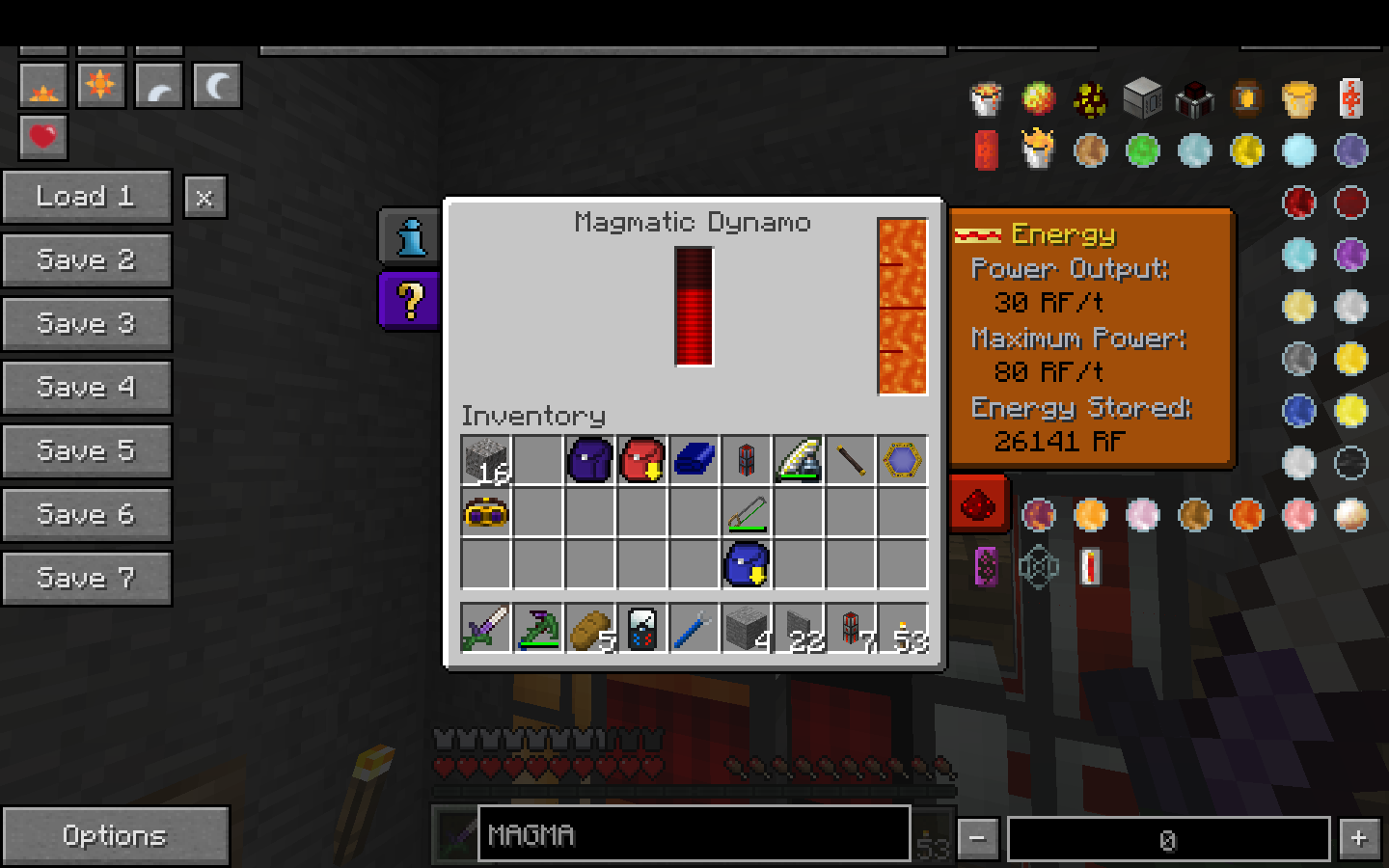Pick up the red satchel item
This screenshot has width=1389, height=868.
click(642, 460)
